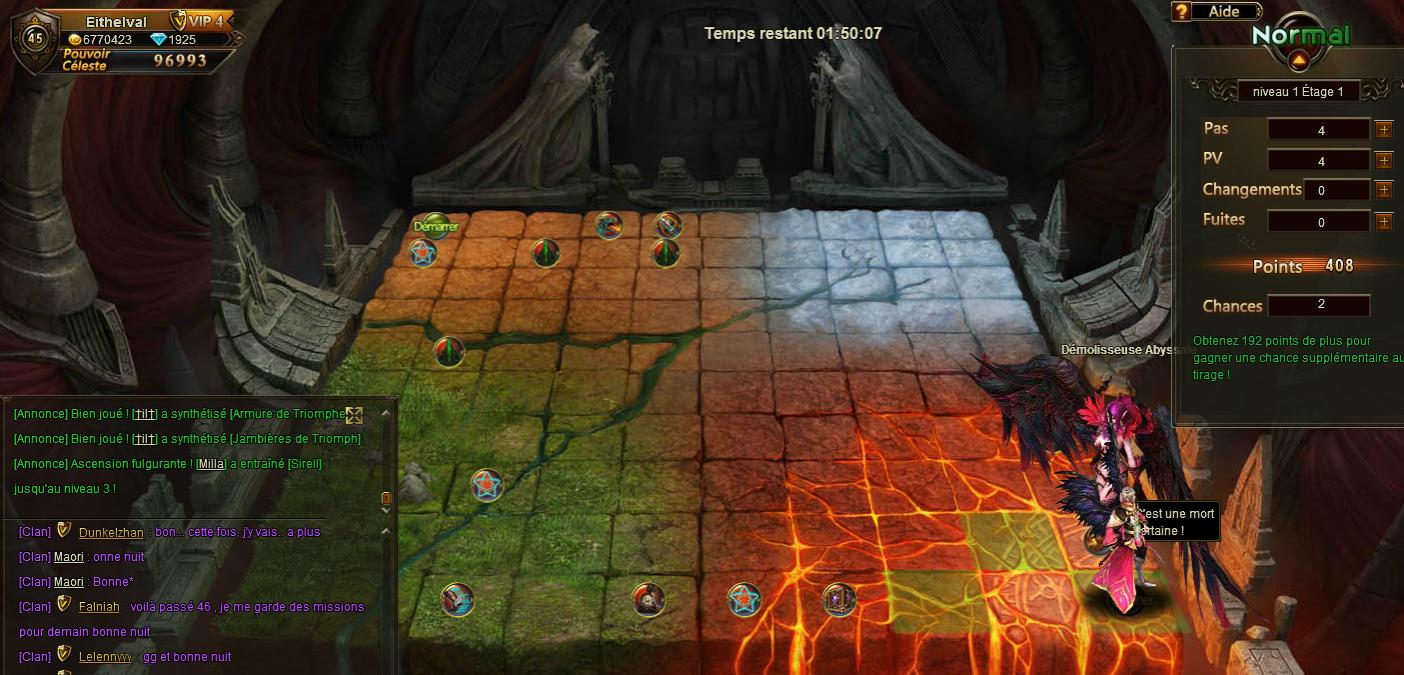1404x675 pixels.
Task: Open the level 45 player portrait
Action: click(x=35, y=38)
